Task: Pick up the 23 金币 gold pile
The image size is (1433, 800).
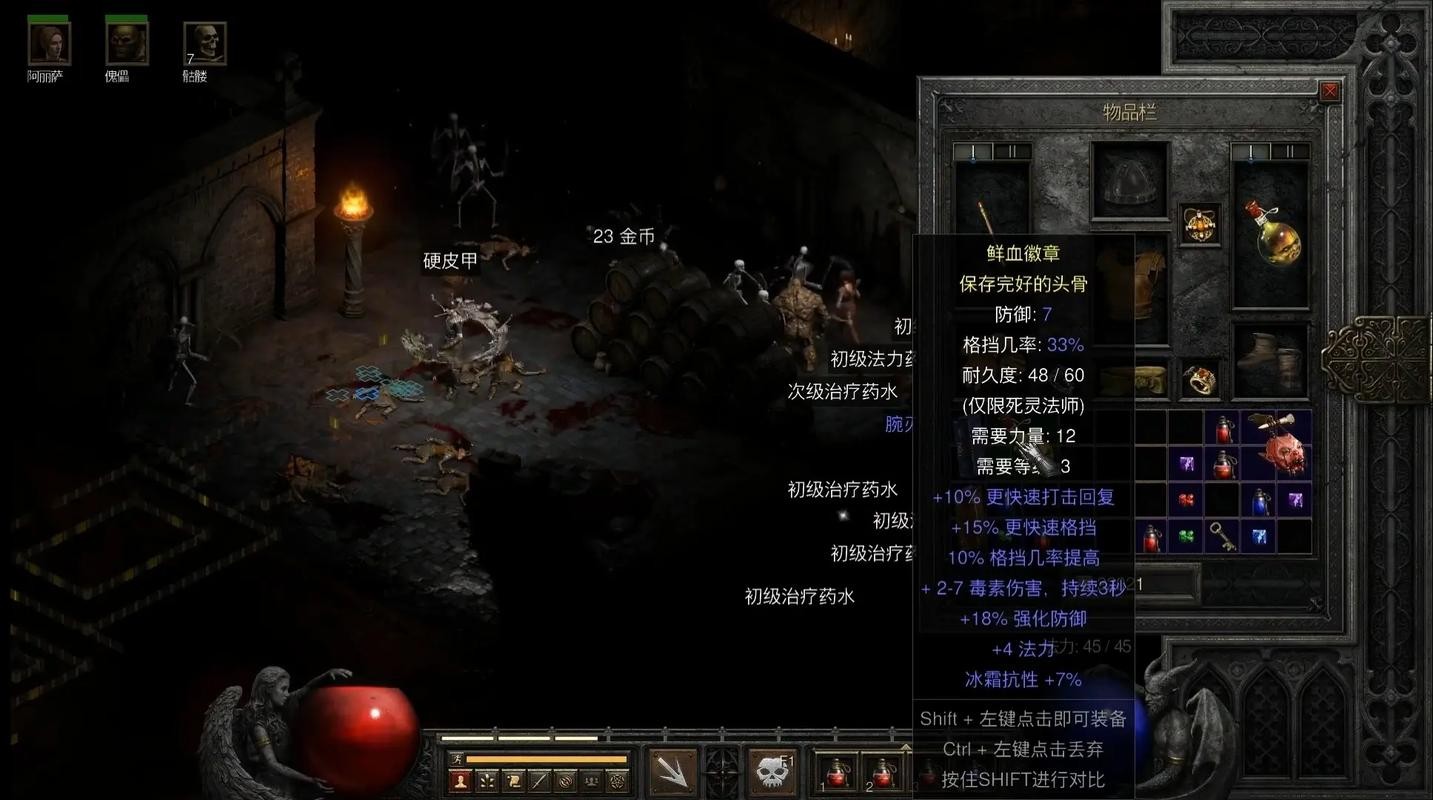Action: [622, 237]
